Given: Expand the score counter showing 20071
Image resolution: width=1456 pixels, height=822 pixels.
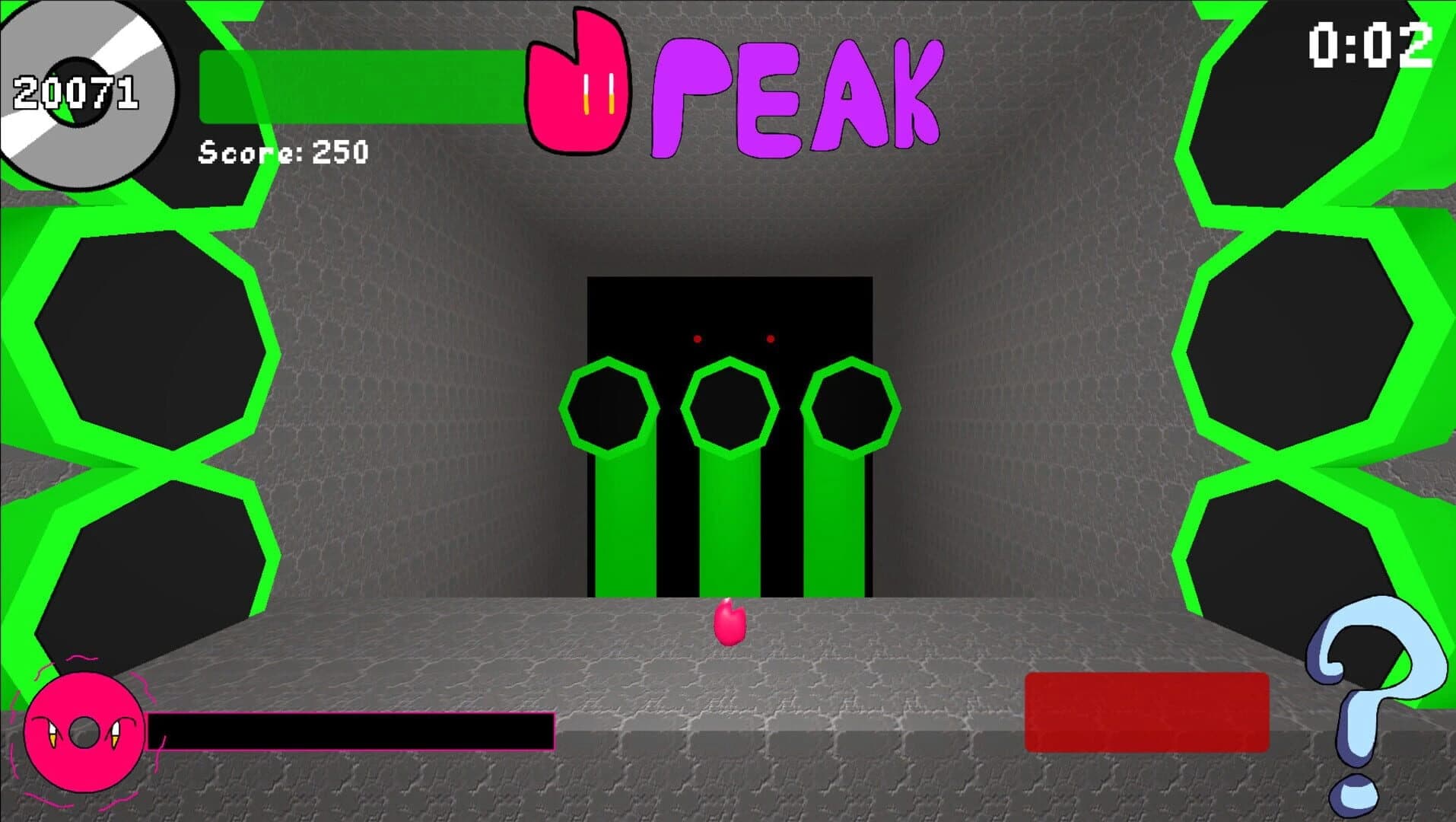Looking at the screenshot, I should [x=76, y=93].
